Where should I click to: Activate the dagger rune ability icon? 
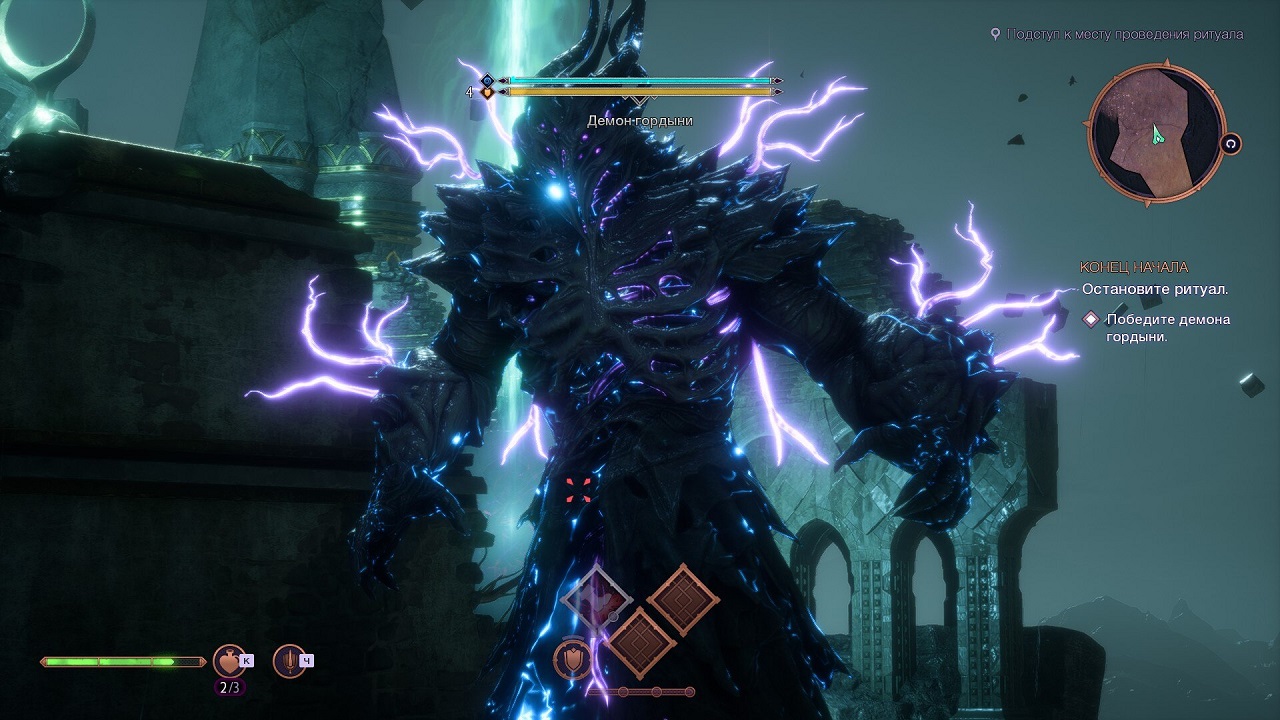[x=289, y=661]
